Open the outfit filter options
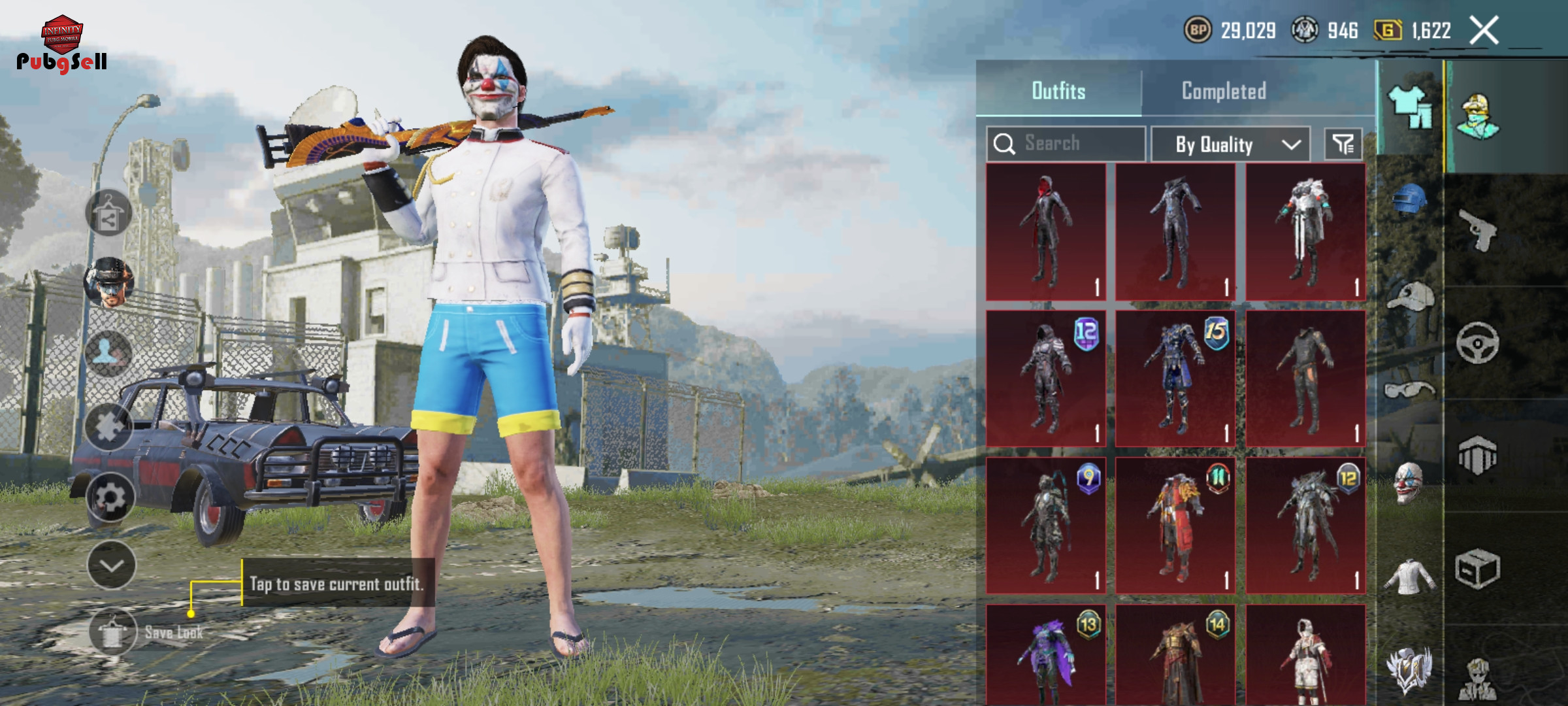Viewport: 1568px width, 706px height. tap(1343, 144)
